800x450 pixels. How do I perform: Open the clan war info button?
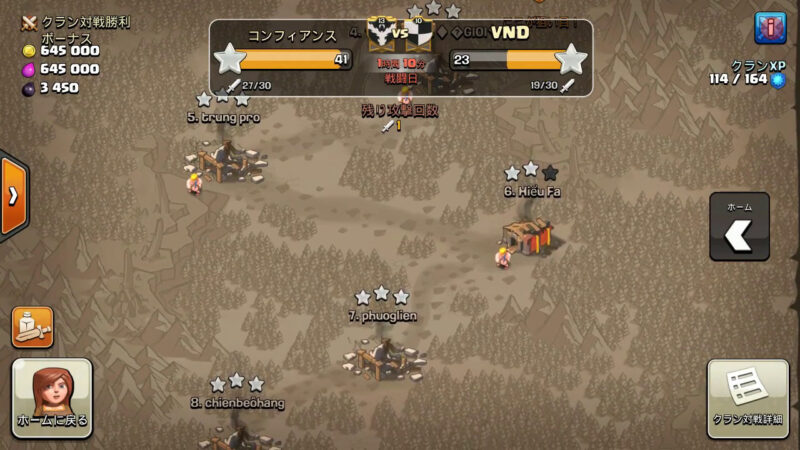[x=770, y=28]
